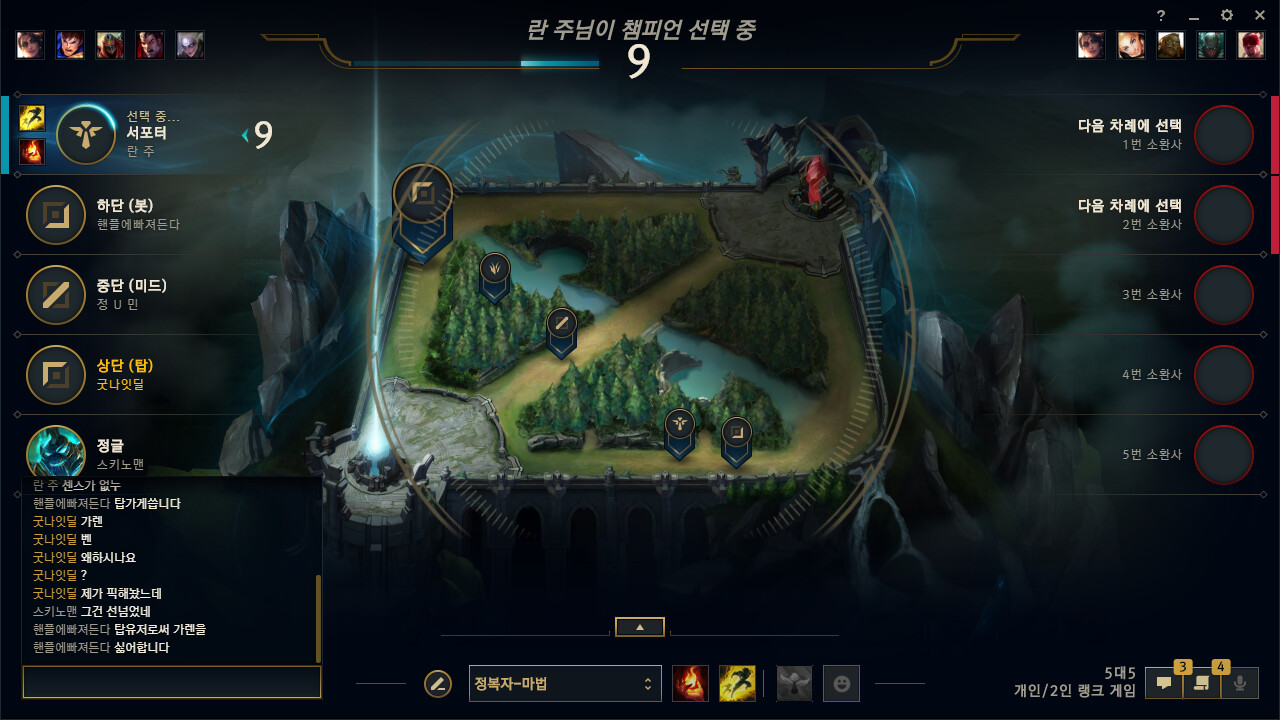The width and height of the screenshot is (1280, 720).
Task: Open the emote picker smiley icon
Action: (x=841, y=683)
